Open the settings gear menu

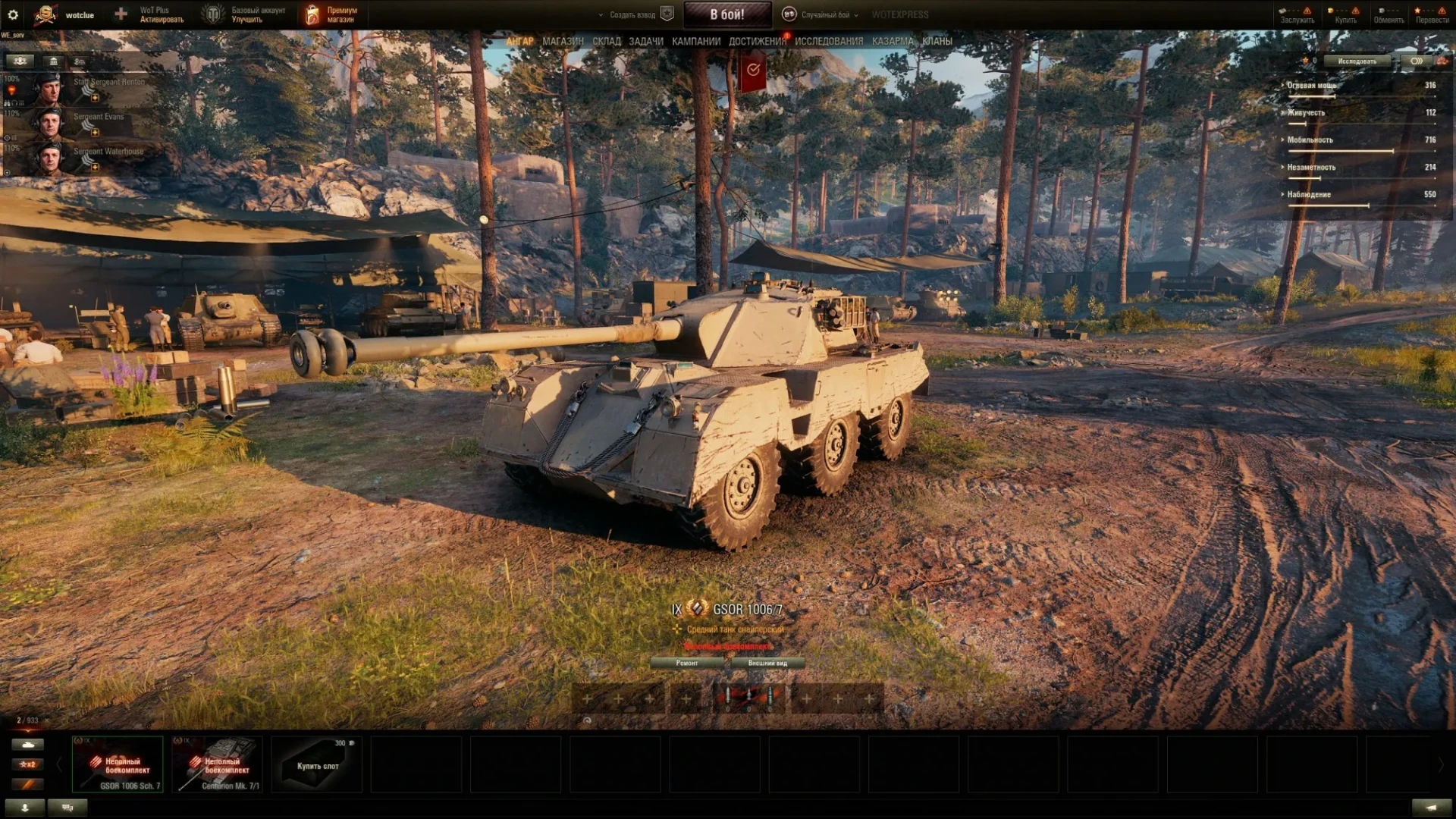pyautogui.click(x=13, y=14)
